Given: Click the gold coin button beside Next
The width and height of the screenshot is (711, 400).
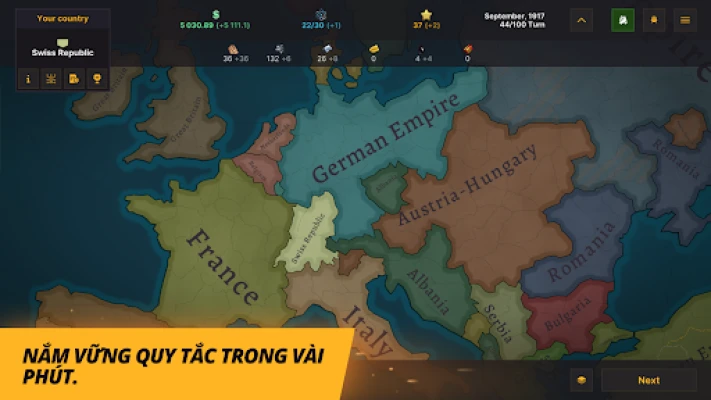Looking at the screenshot, I should [x=583, y=380].
